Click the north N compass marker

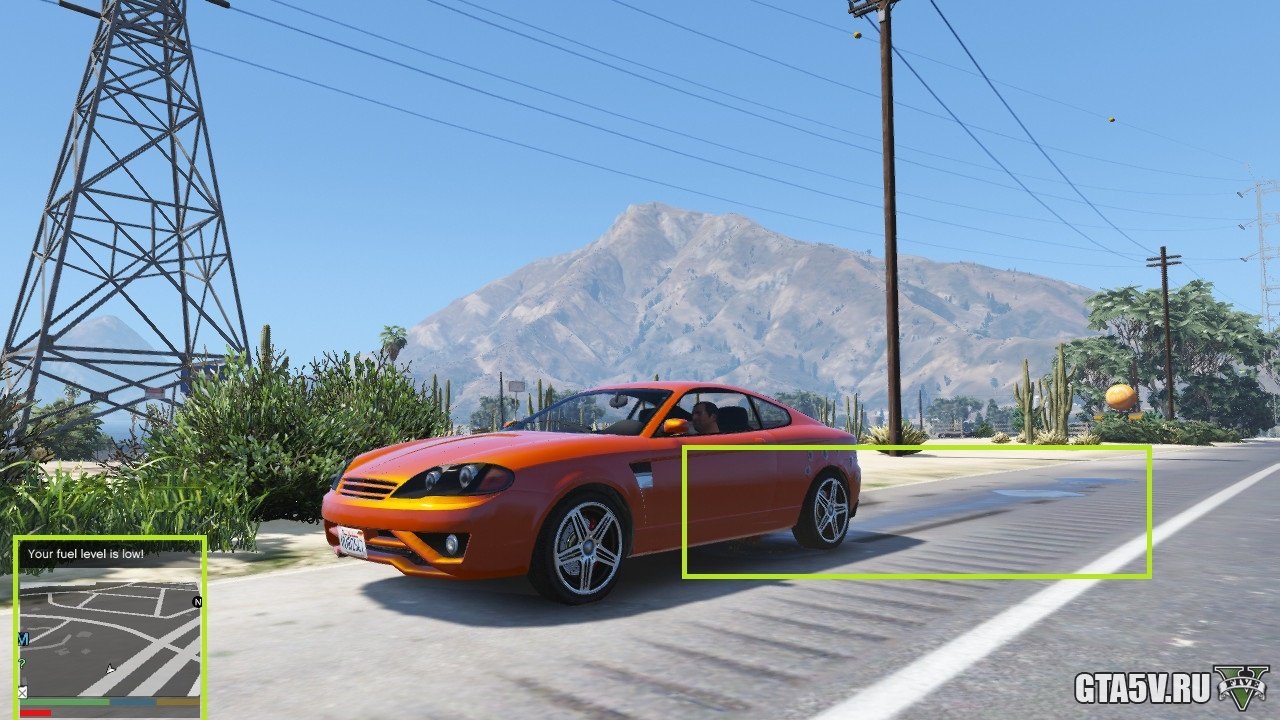click(x=196, y=602)
